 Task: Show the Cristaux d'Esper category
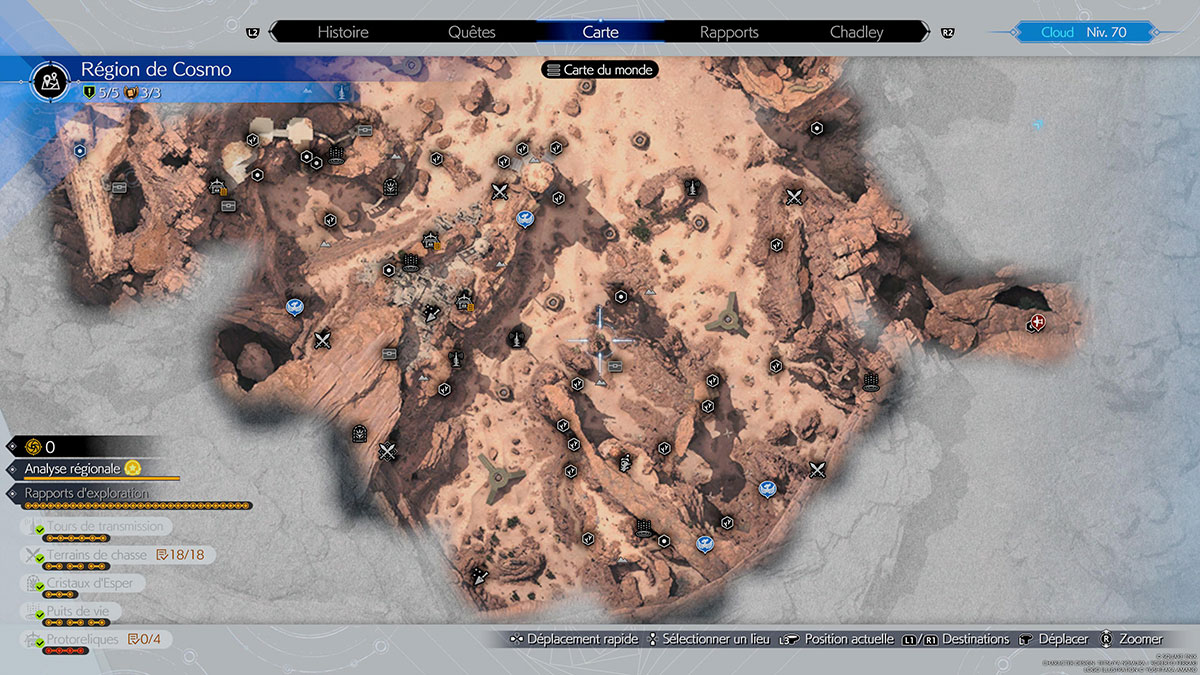click(x=89, y=583)
